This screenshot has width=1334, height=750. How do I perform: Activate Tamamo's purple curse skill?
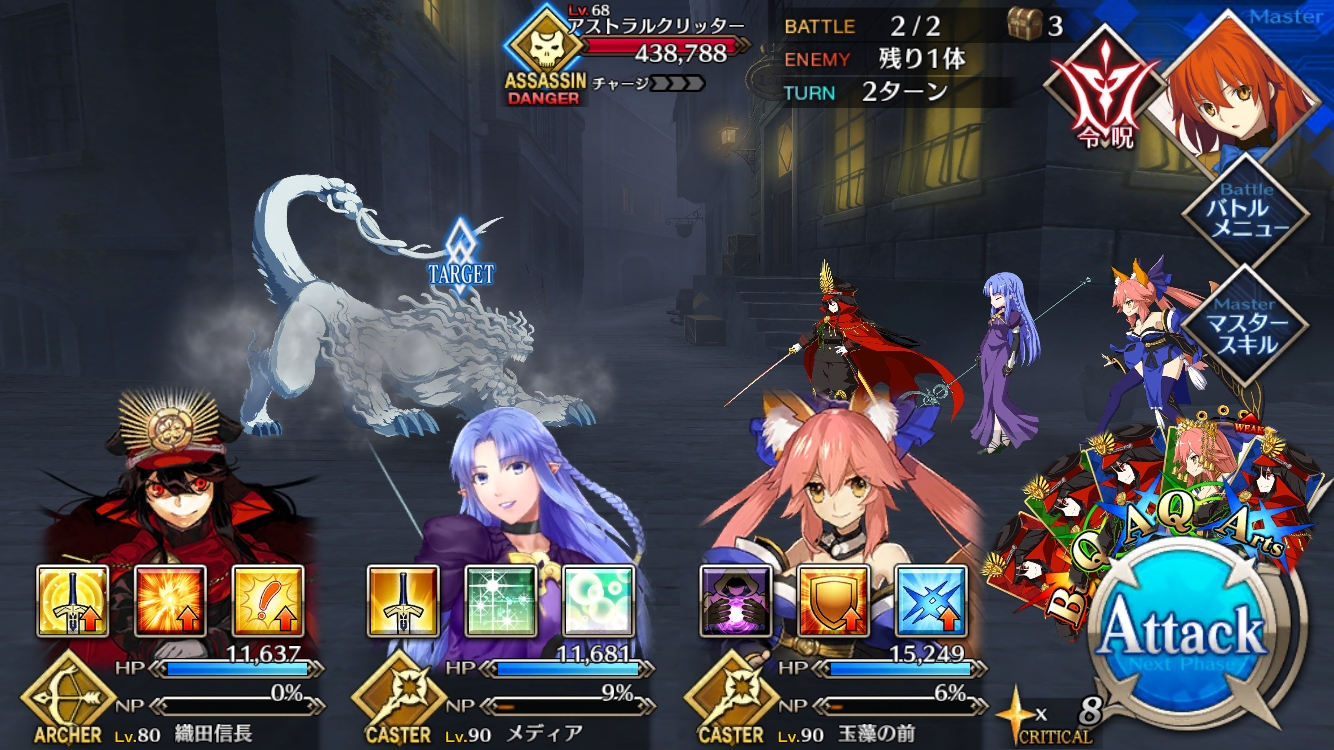(x=735, y=601)
